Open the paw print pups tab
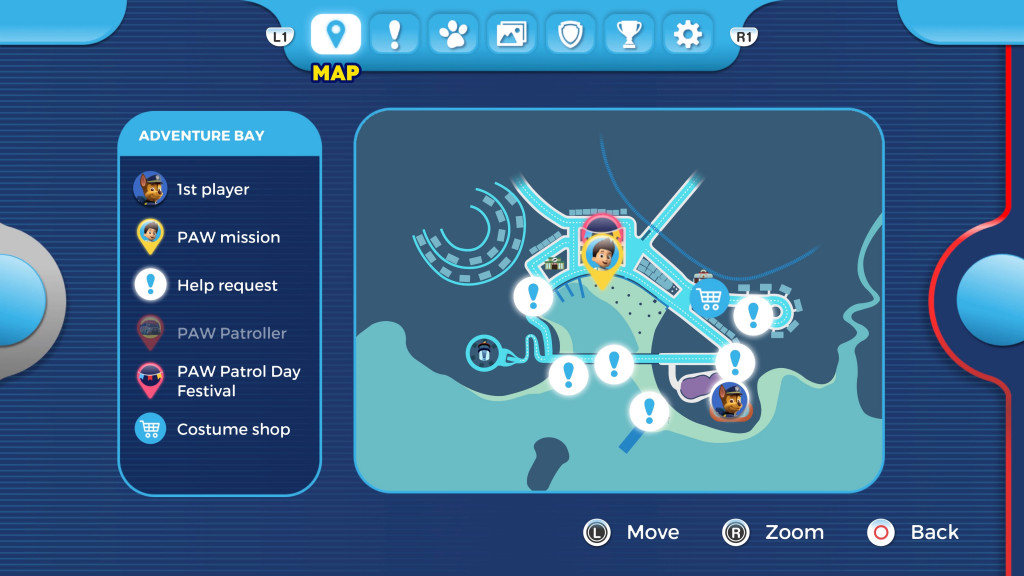 [x=453, y=35]
